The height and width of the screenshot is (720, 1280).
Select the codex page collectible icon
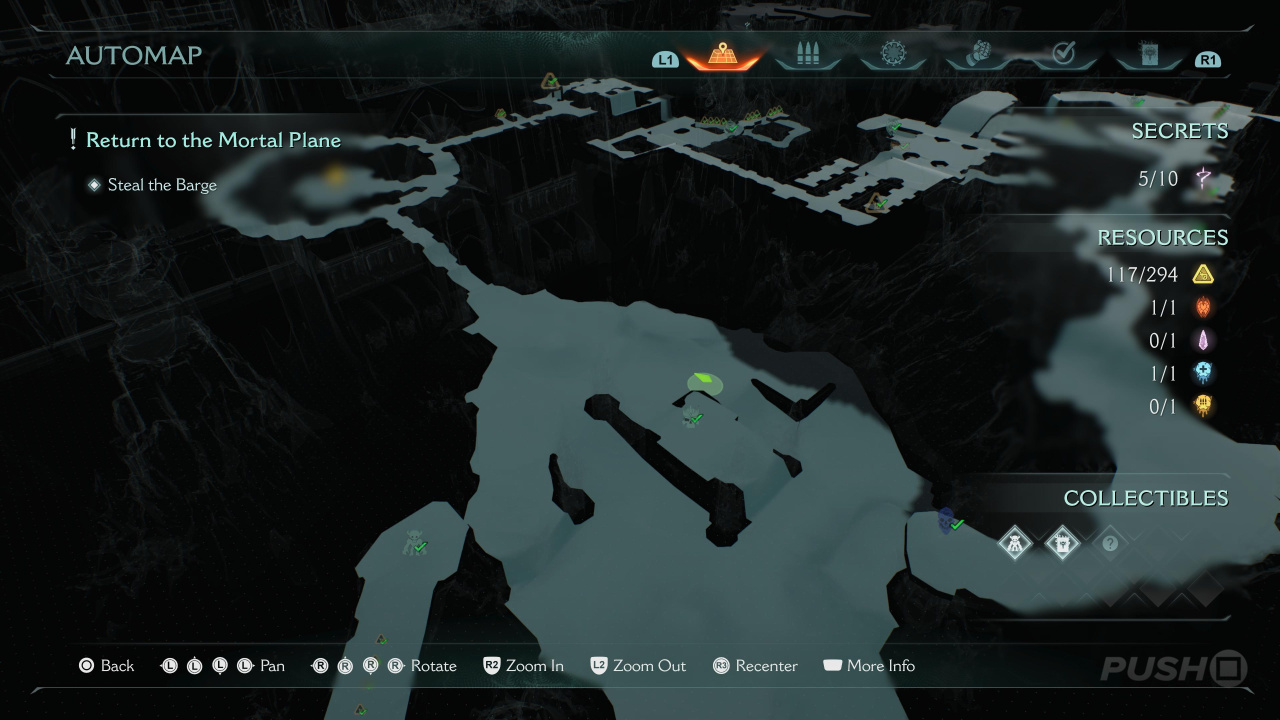click(x=1062, y=543)
